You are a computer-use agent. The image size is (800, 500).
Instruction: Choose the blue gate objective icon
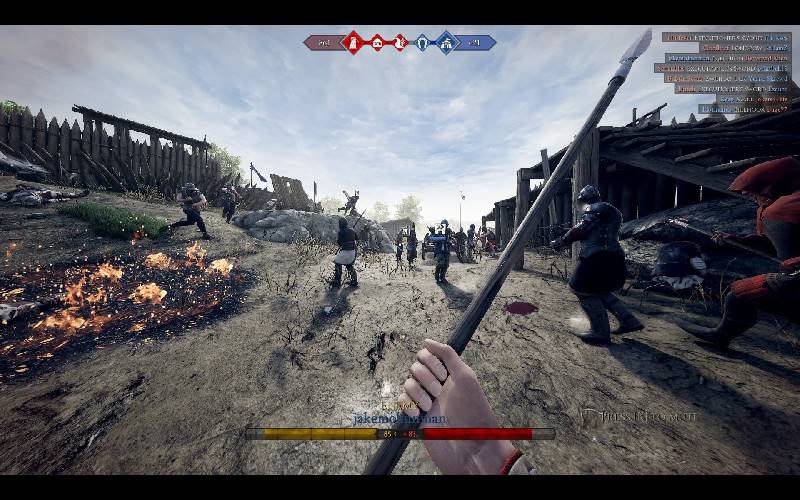[422, 42]
